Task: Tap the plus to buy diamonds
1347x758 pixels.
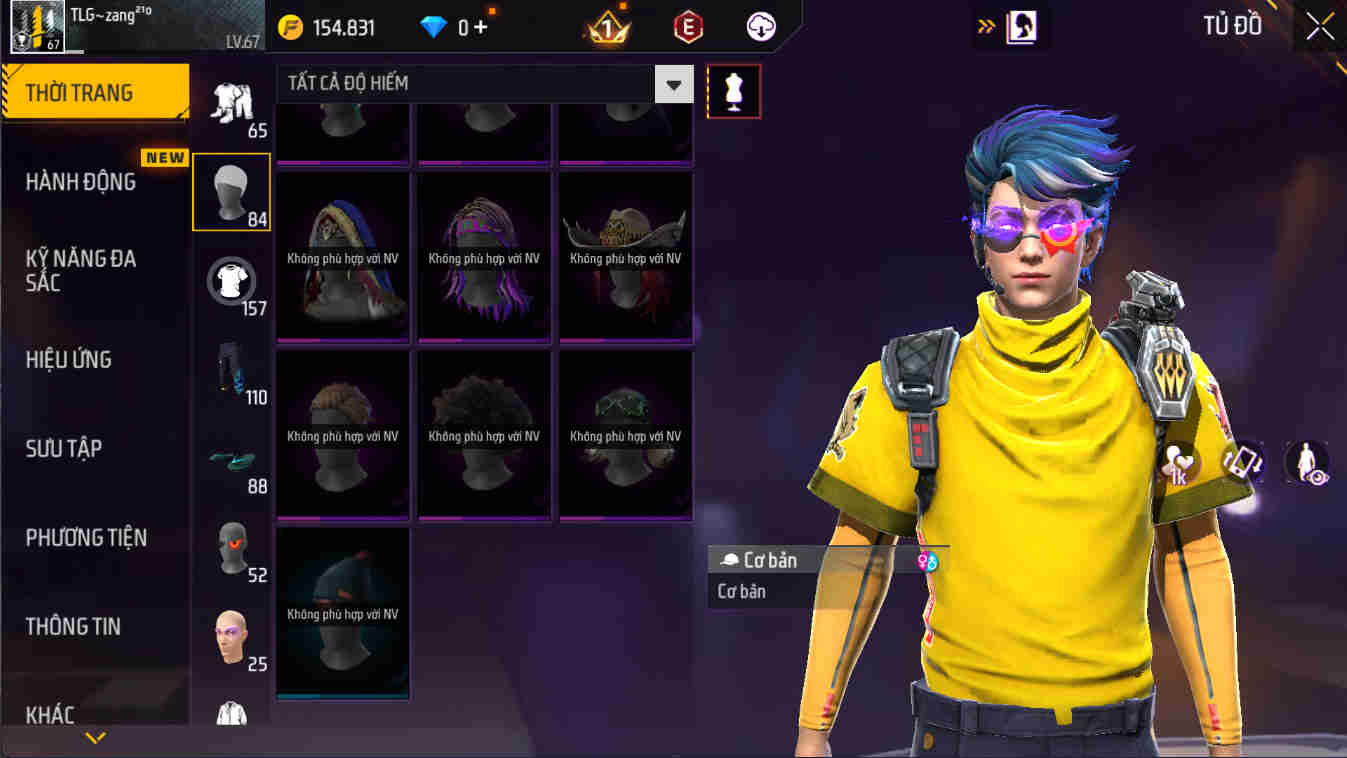Action: pyautogui.click(x=479, y=27)
